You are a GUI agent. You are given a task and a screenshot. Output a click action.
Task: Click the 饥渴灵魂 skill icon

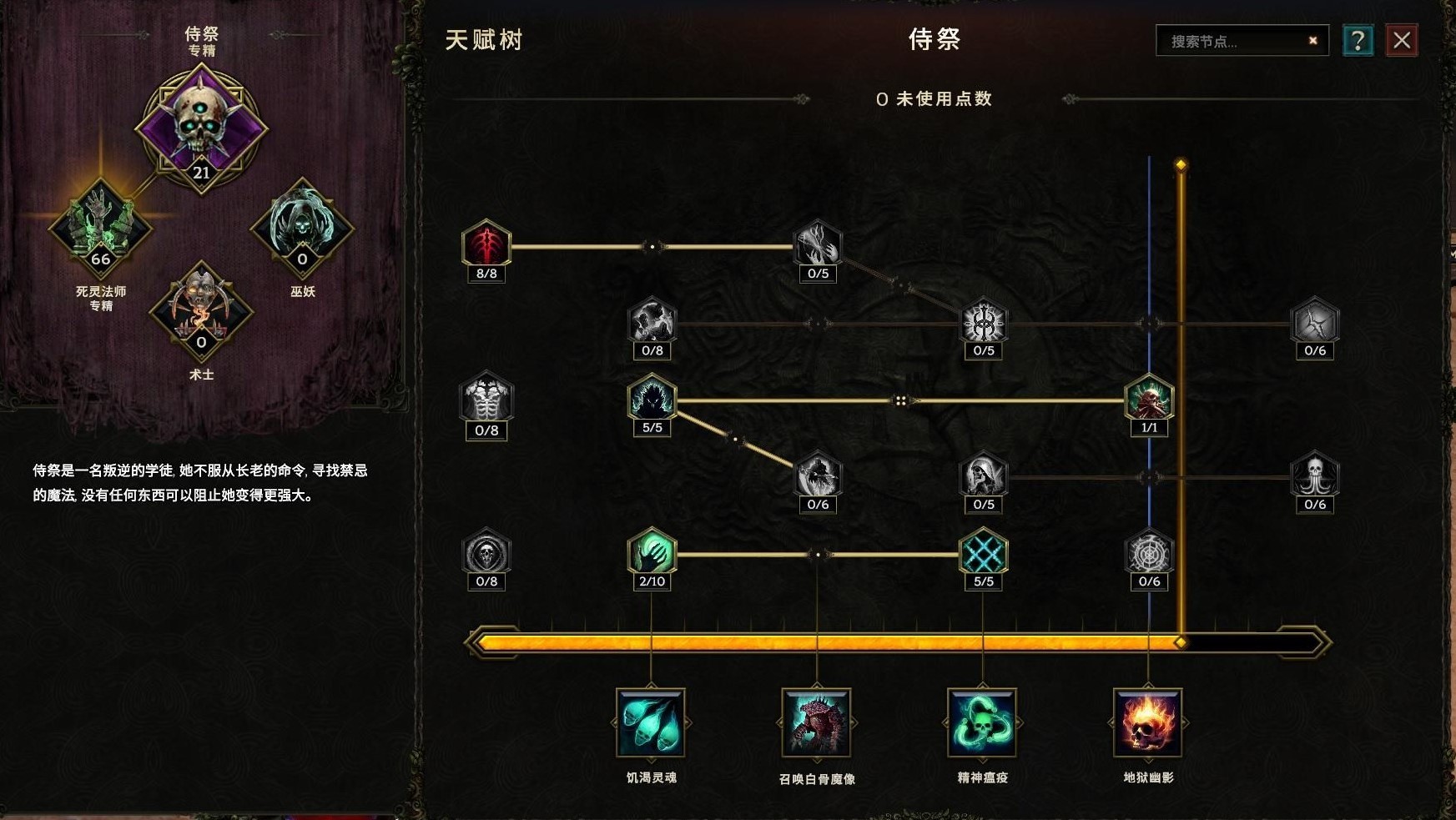[x=651, y=724]
